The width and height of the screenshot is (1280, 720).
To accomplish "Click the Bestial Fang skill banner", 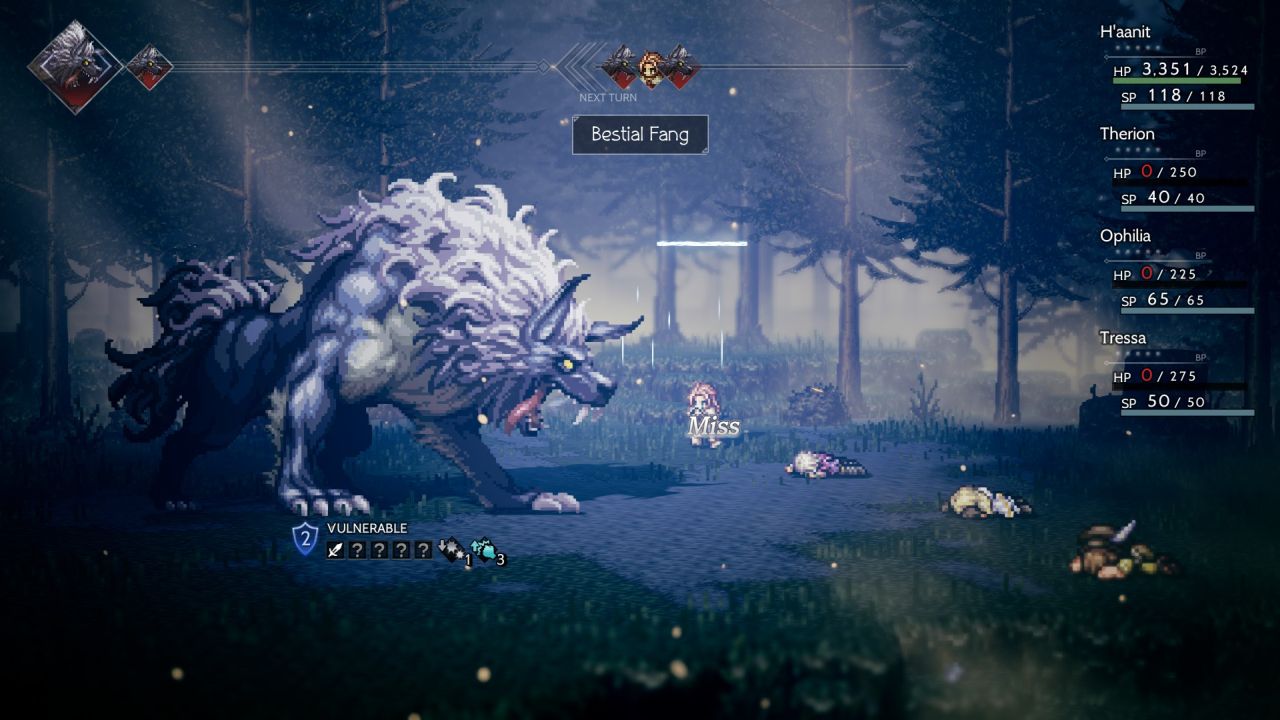I will point(640,135).
